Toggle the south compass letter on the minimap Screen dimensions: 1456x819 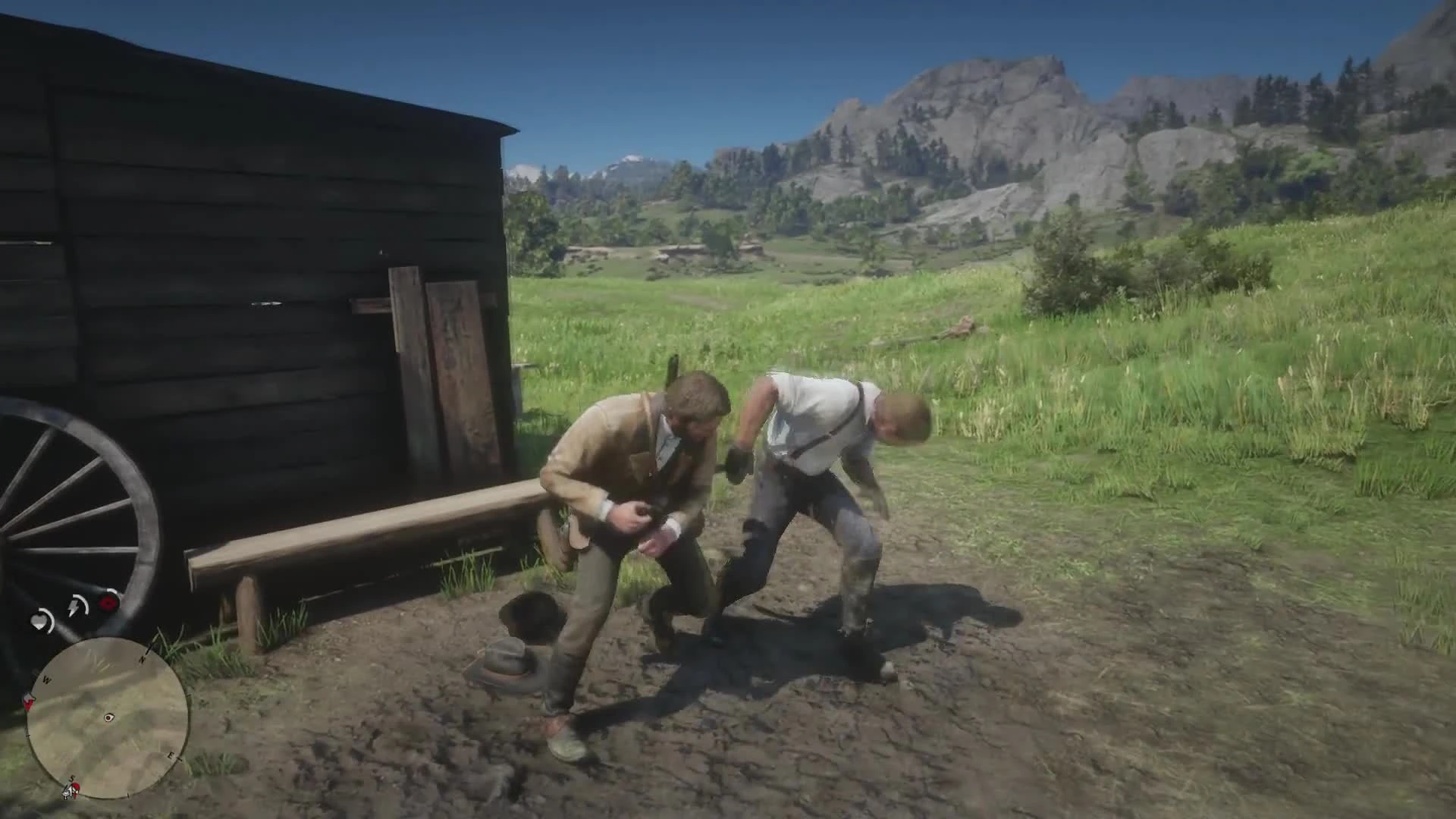[x=71, y=778]
